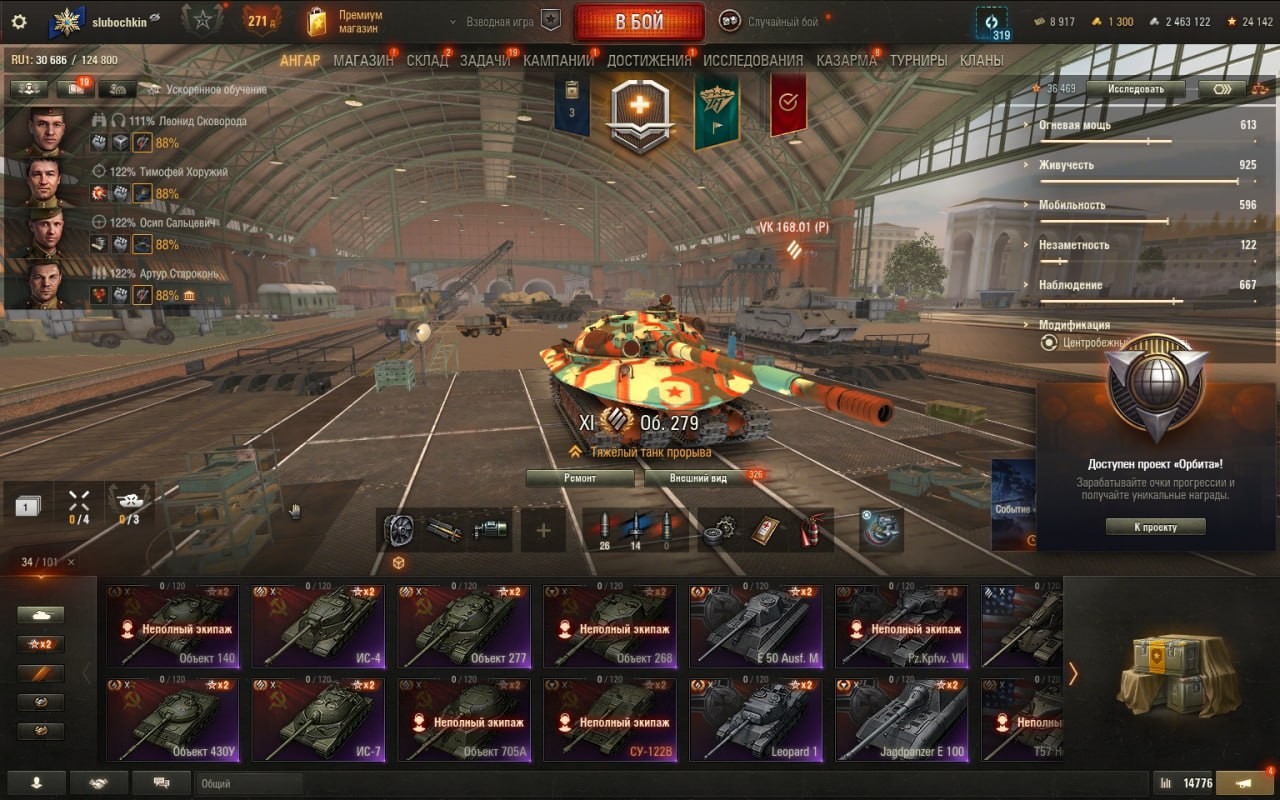The height and width of the screenshot is (800, 1280).
Task: Go to the ЗАДАЧИ tab
Action: (x=485, y=60)
